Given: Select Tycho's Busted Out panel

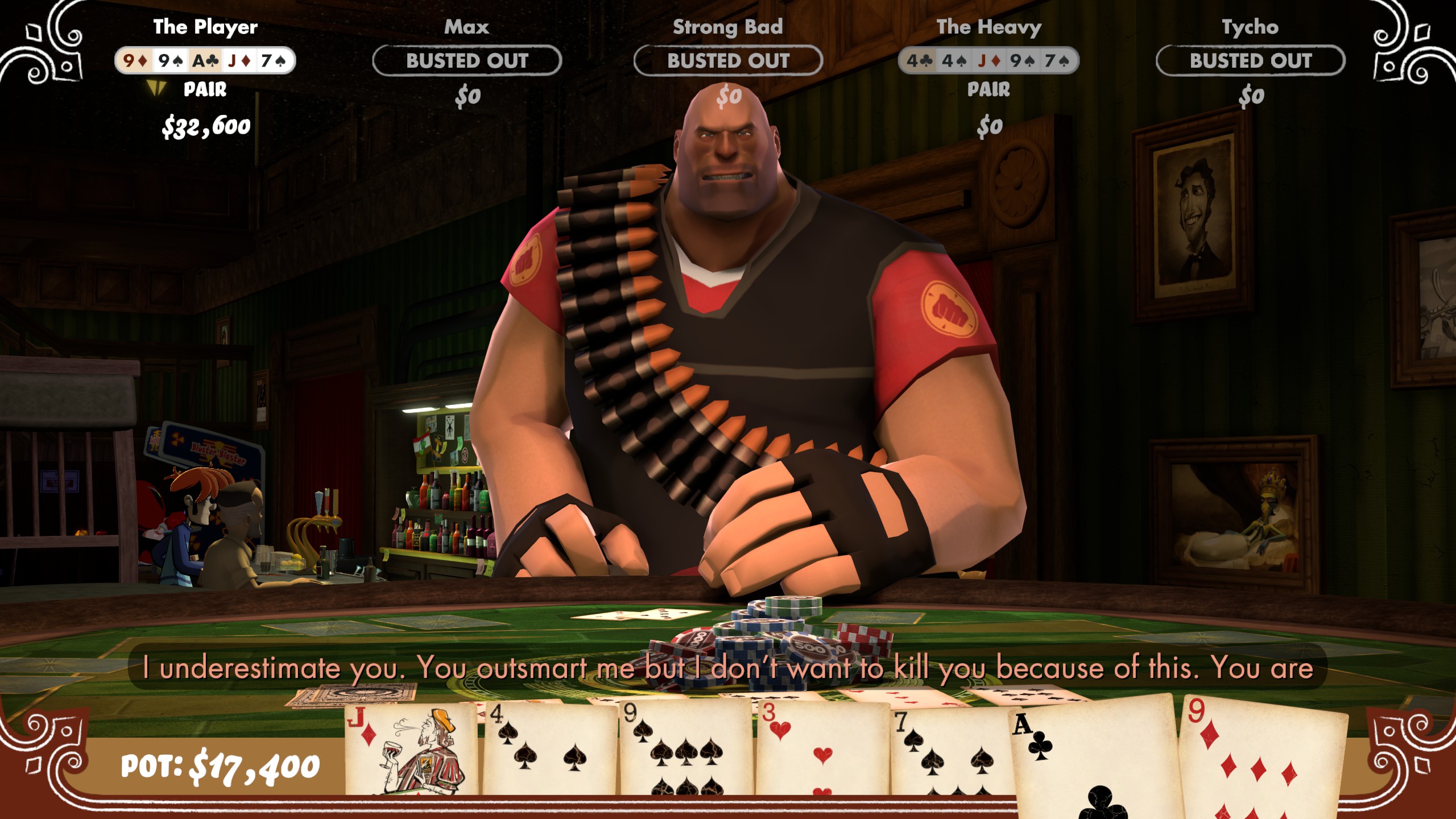Looking at the screenshot, I should [1250, 61].
